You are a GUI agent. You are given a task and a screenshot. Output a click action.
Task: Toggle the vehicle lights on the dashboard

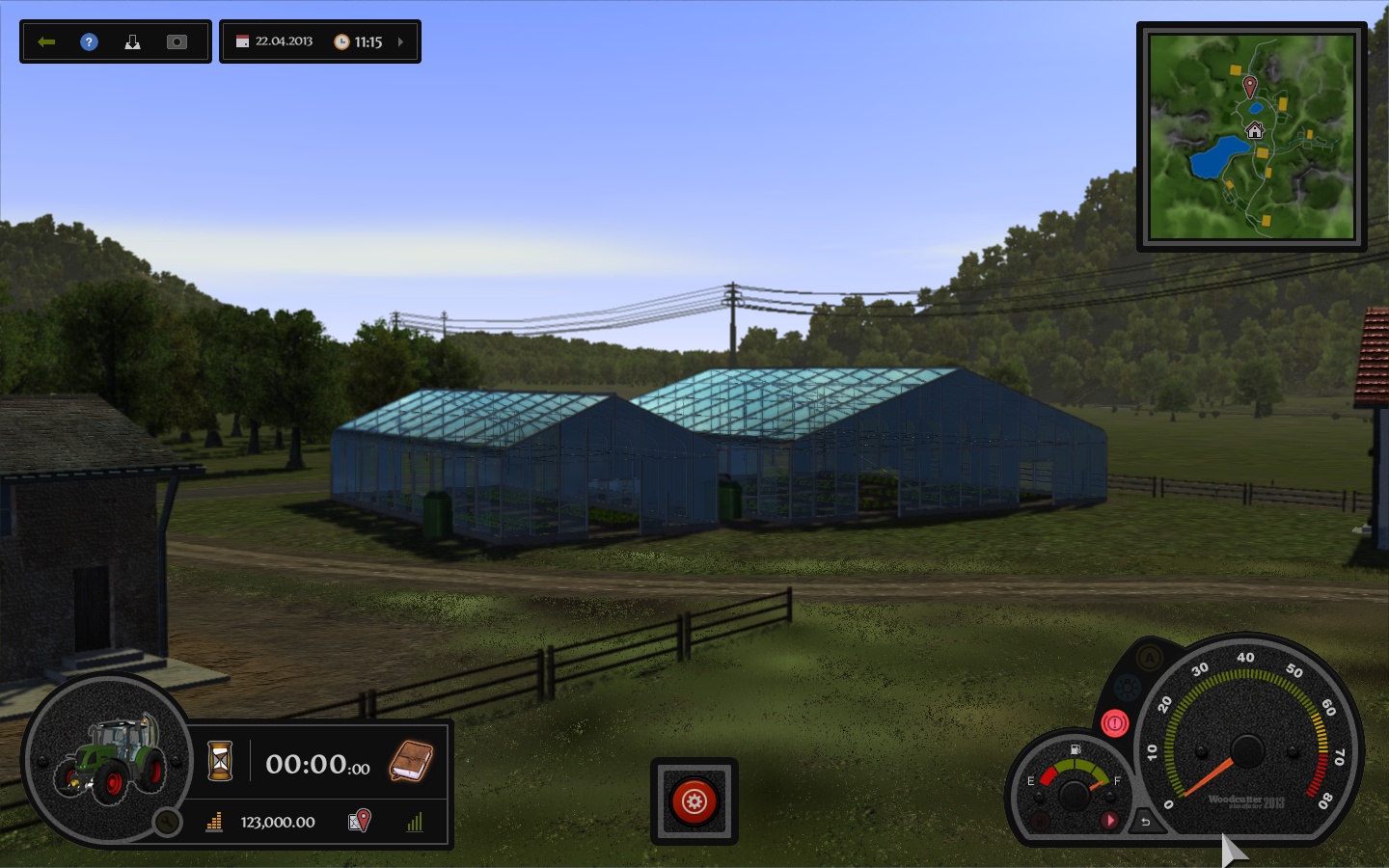point(1126,687)
